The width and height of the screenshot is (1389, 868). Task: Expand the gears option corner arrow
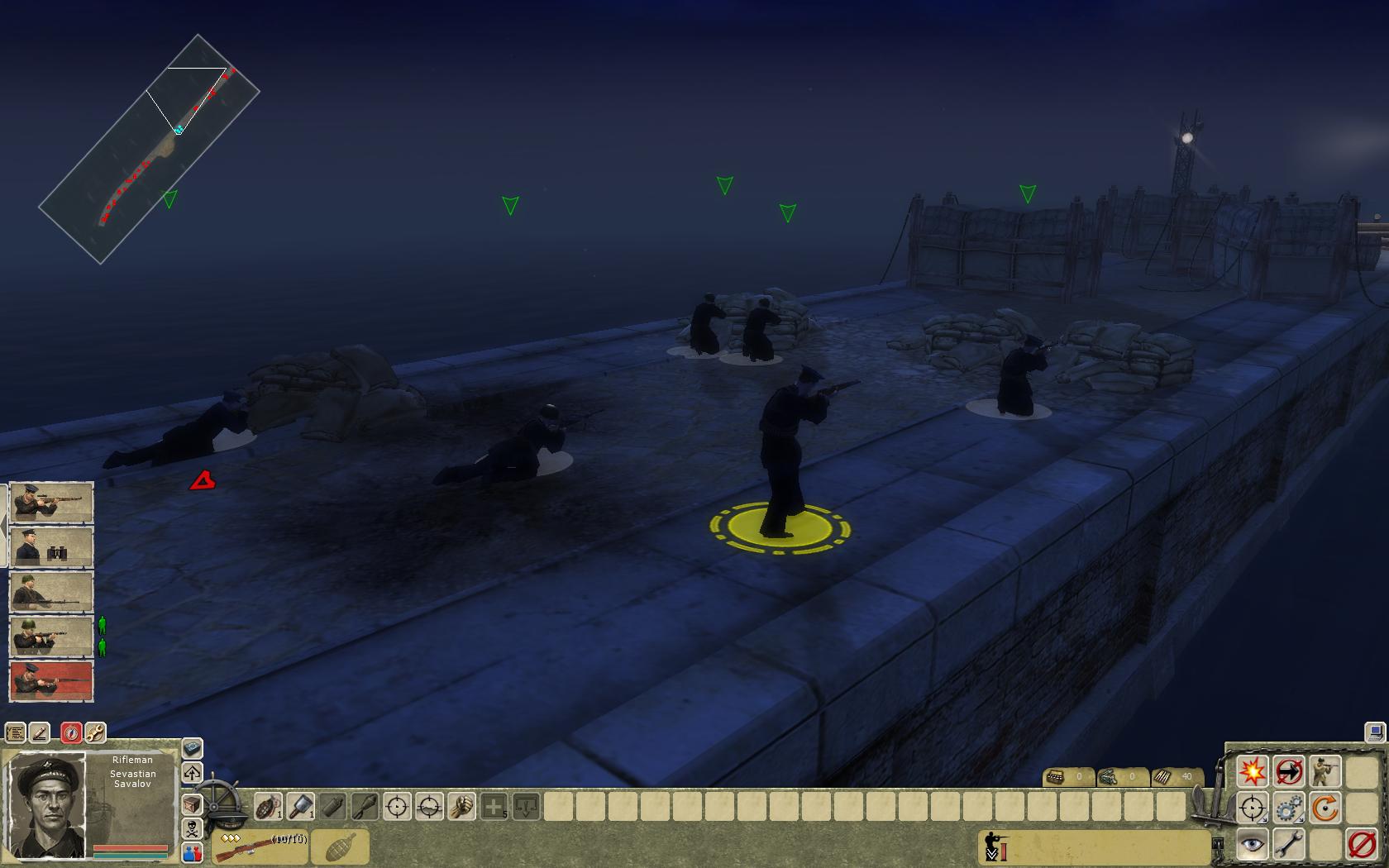[x=1301, y=819]
